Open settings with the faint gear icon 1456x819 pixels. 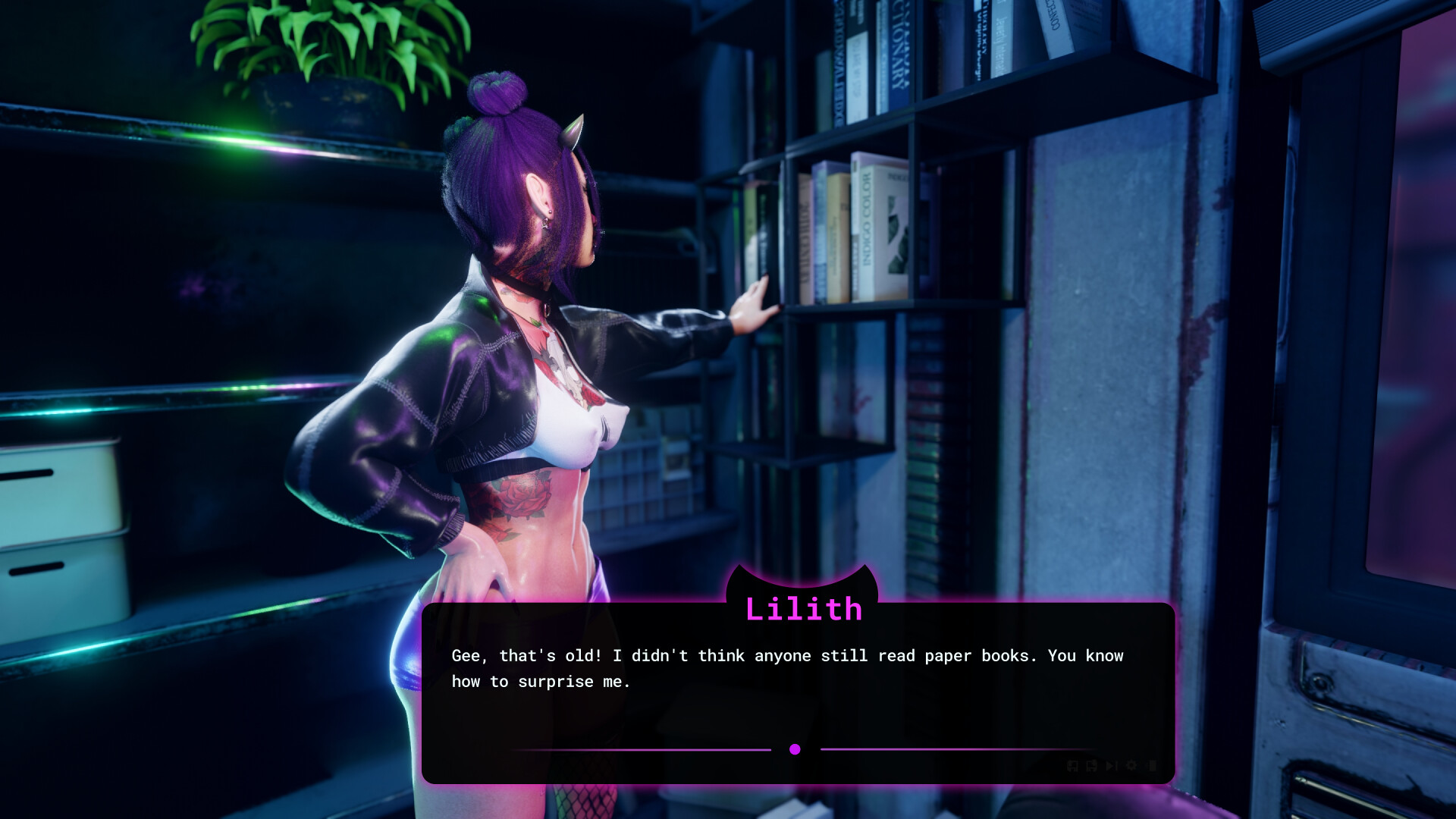click(1131, 765)
